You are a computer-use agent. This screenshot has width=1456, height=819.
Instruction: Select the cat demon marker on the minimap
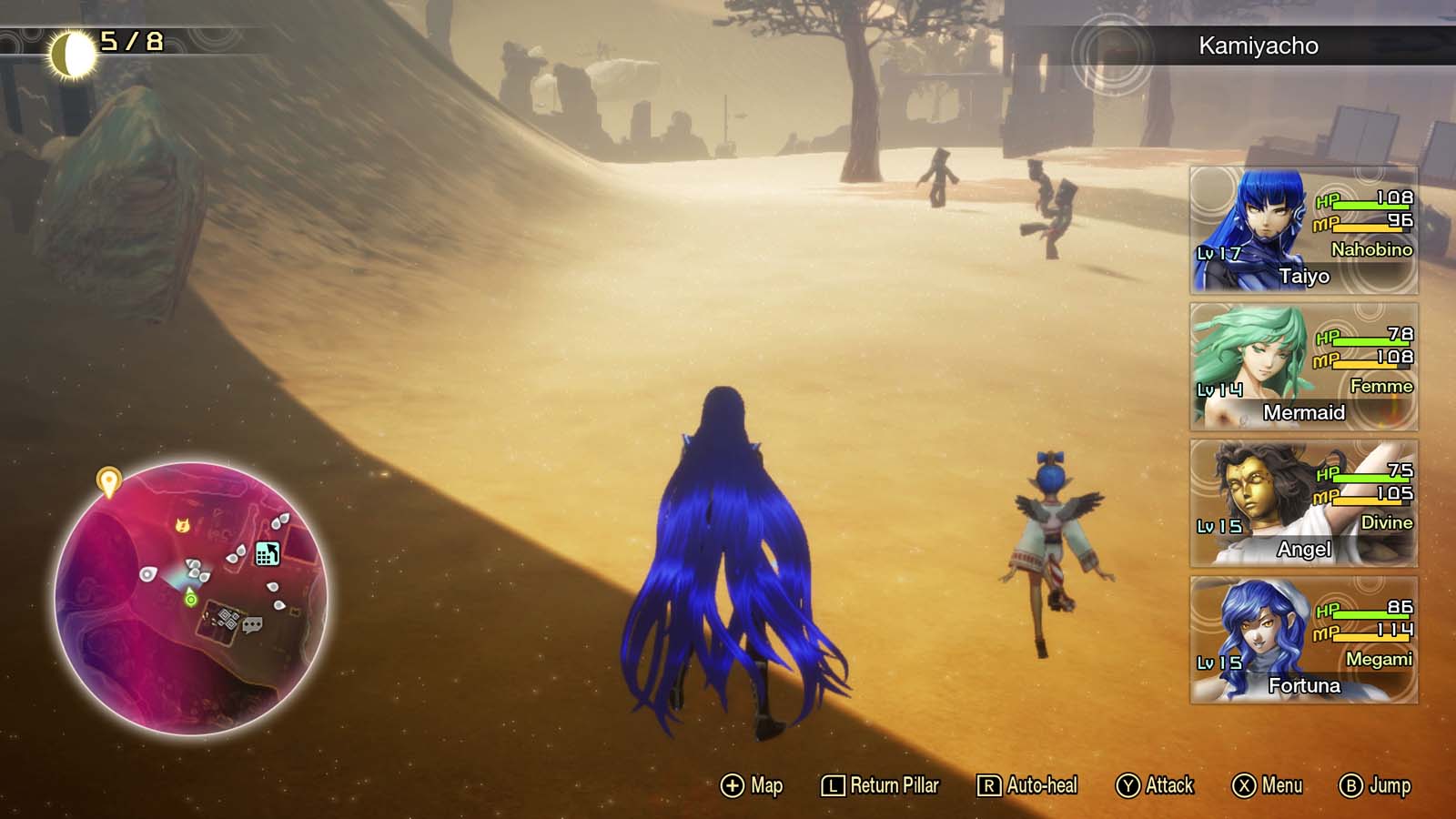tap(182, 527)
